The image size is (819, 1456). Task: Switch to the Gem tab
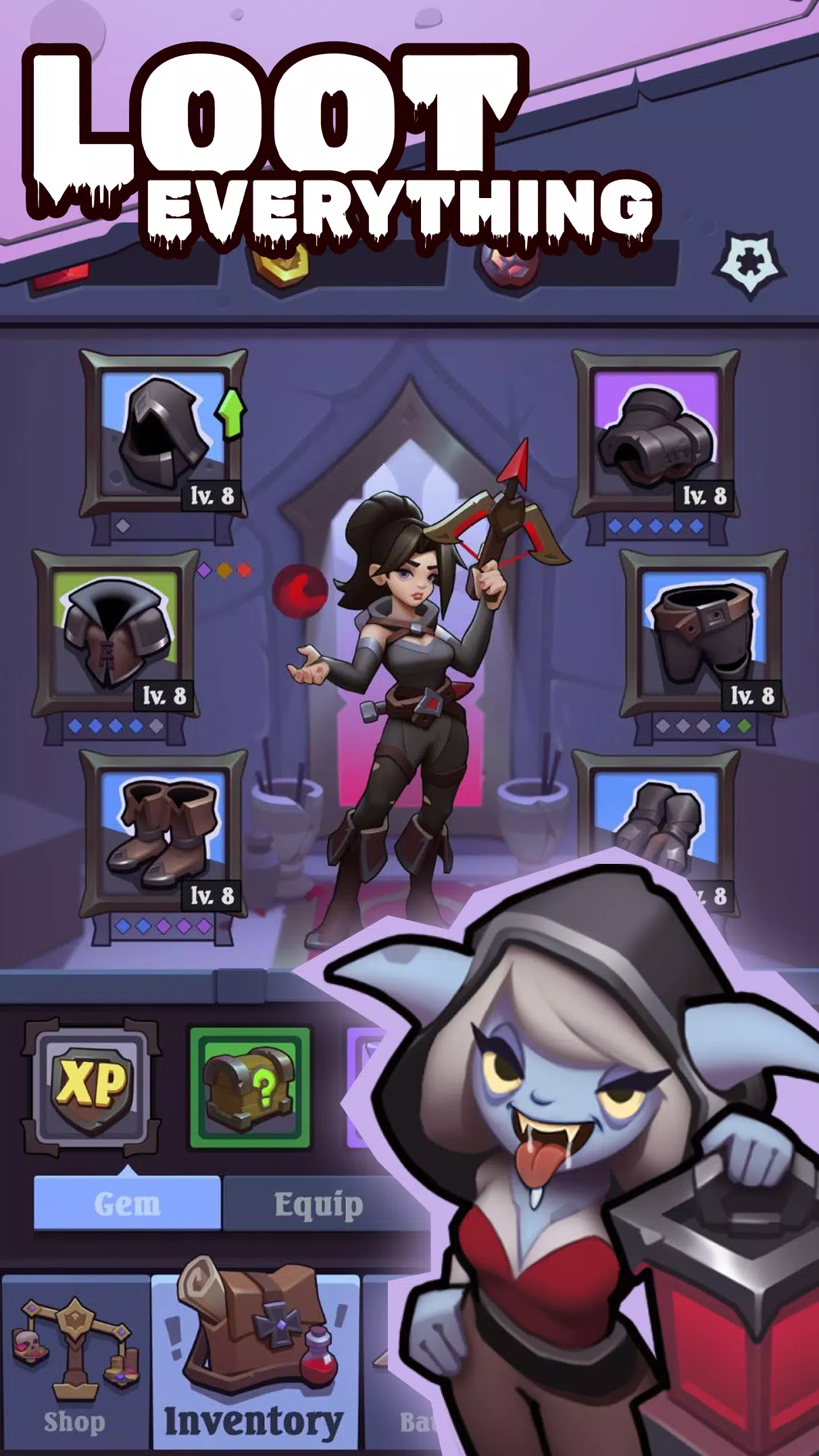coord(127,1204)
